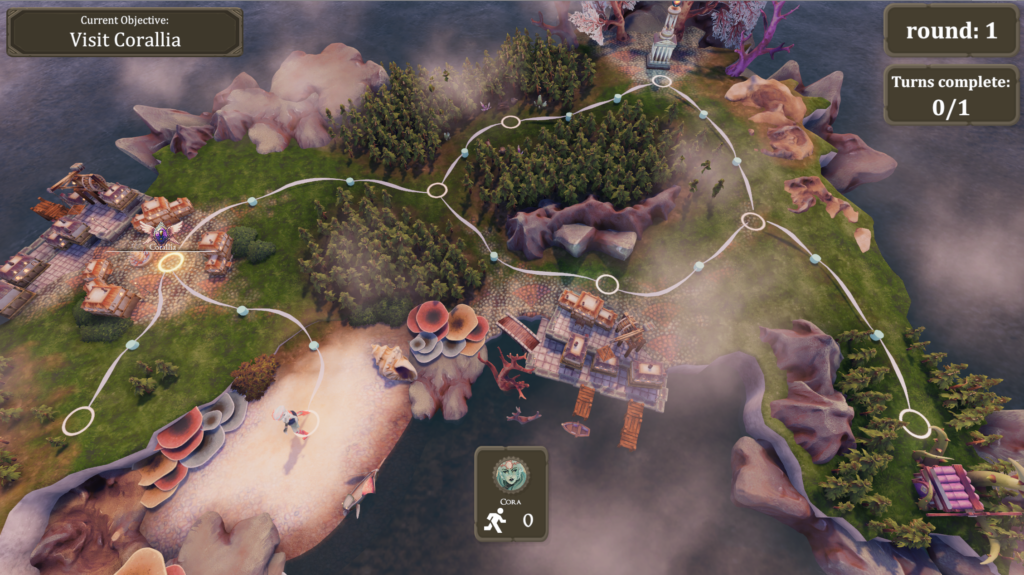Choose the glowing yellow Corallia board space

(171, 262)
